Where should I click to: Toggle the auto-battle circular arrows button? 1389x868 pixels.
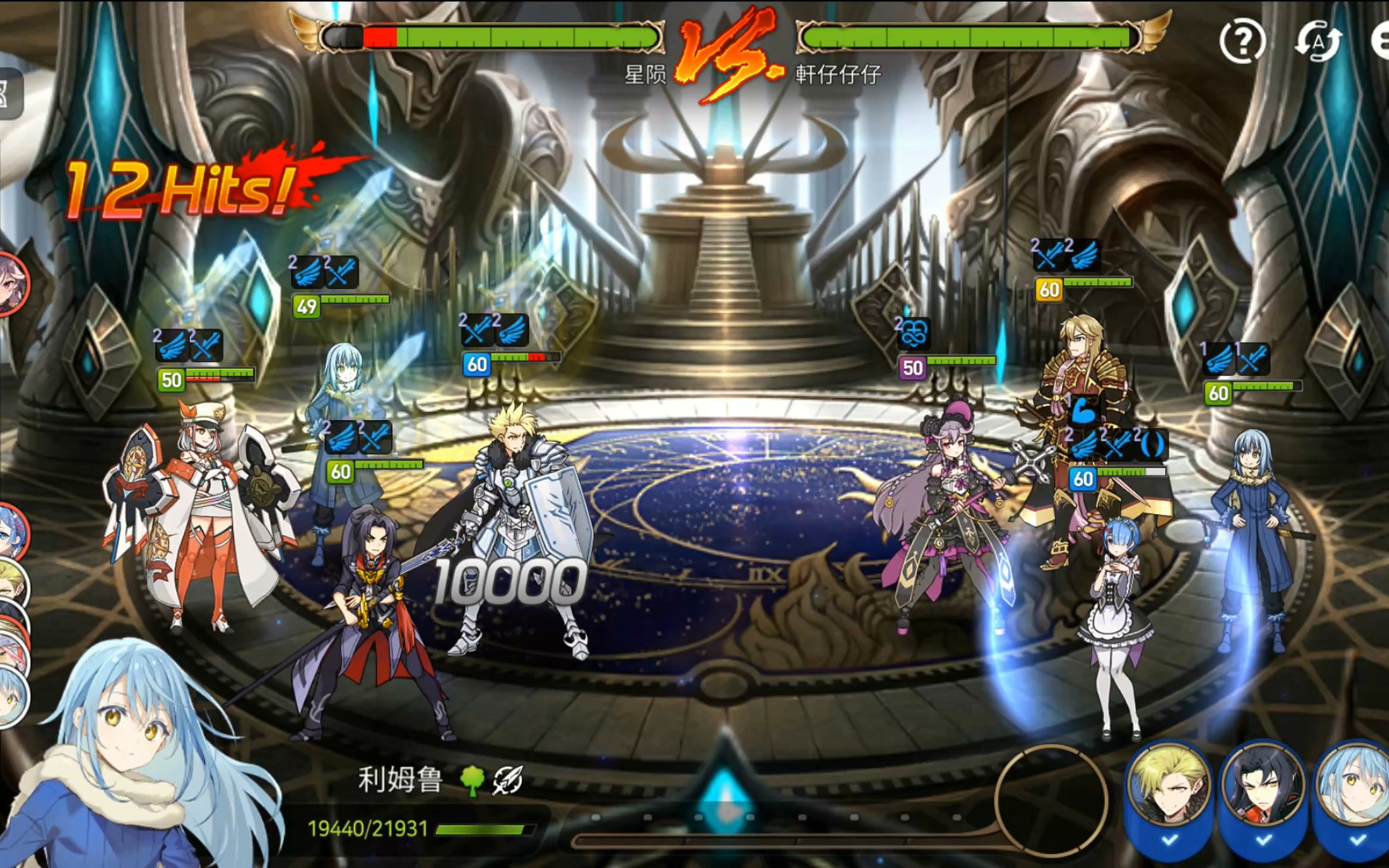tap(1318, 41)
